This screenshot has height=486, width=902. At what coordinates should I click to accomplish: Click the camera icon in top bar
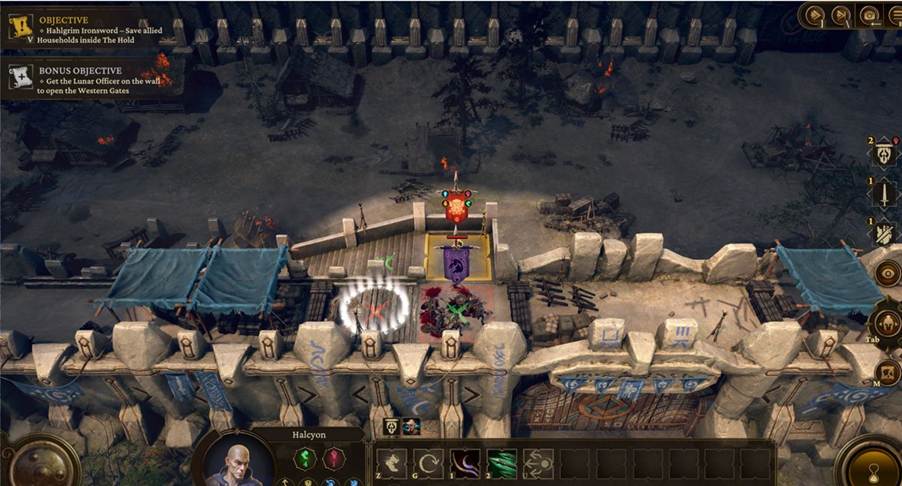(x=868, y=14)
